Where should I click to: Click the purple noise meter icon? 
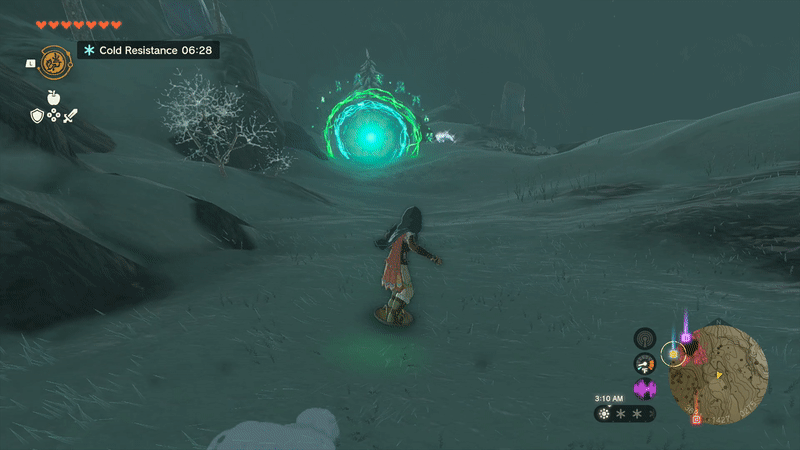(645, 388)
